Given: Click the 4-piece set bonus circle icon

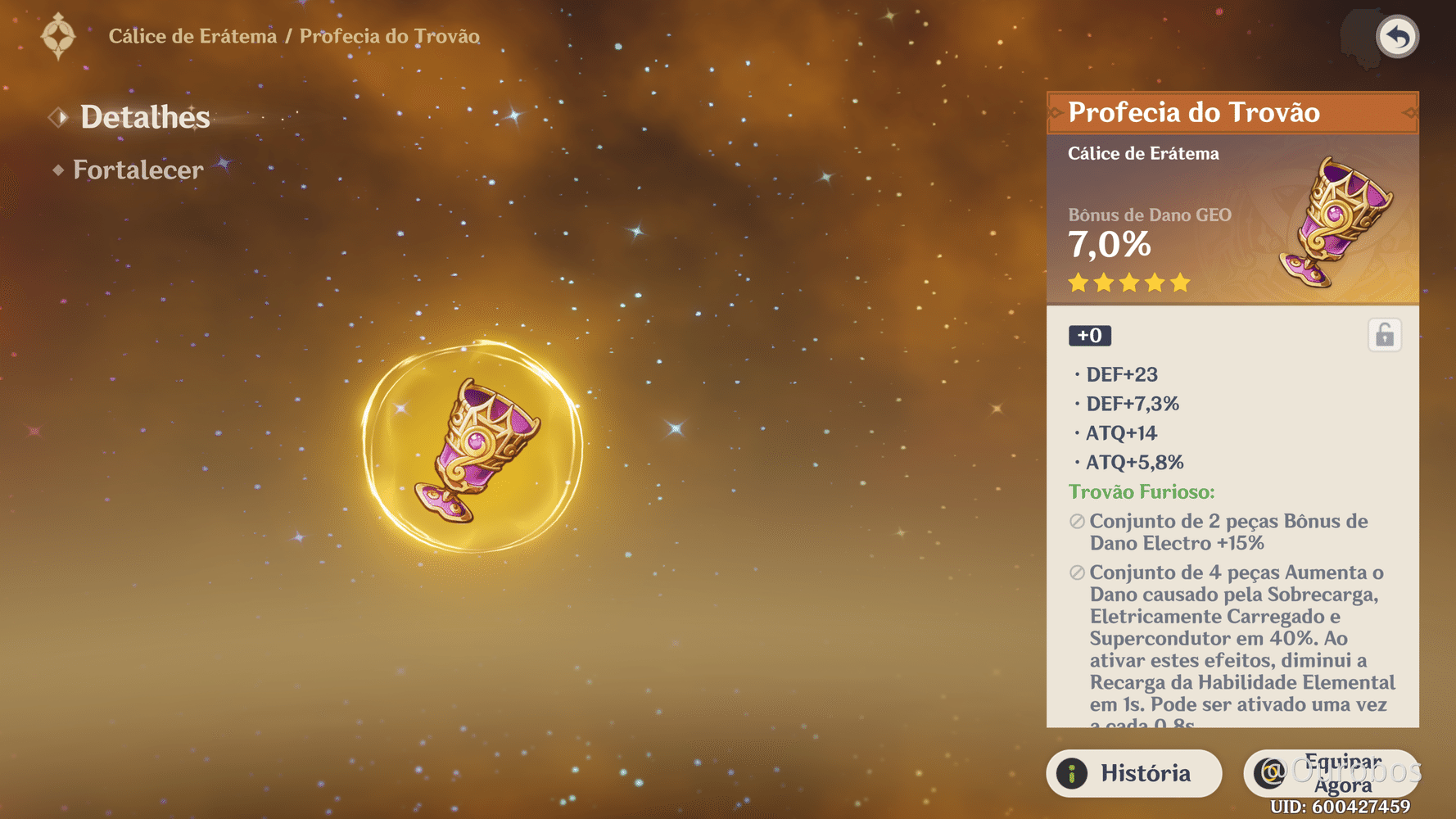Looking at the screenshot, I should pos(1075,572).
